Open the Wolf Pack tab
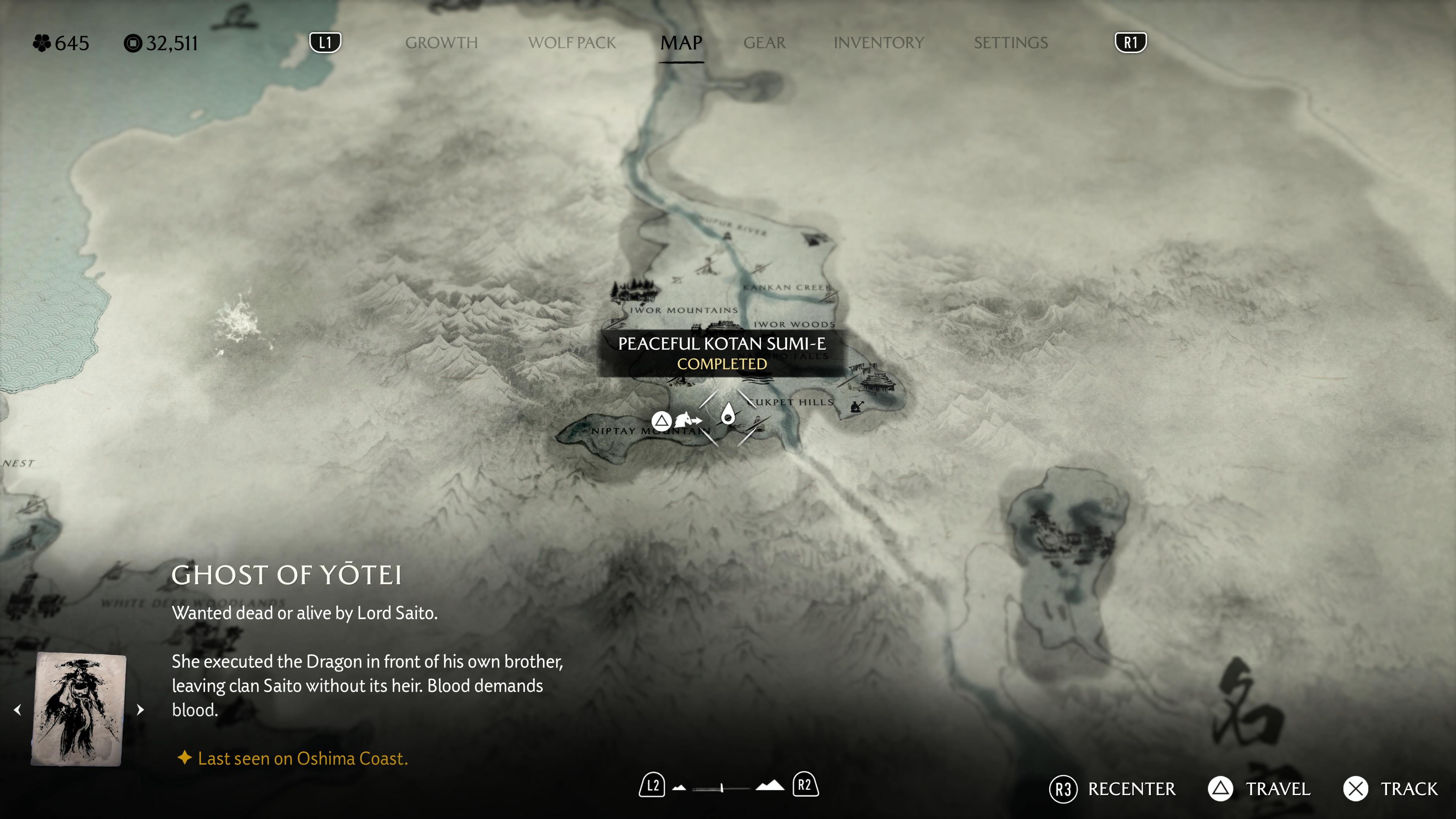The width and height of the screenshot is (1456, 819). point(571,43)
